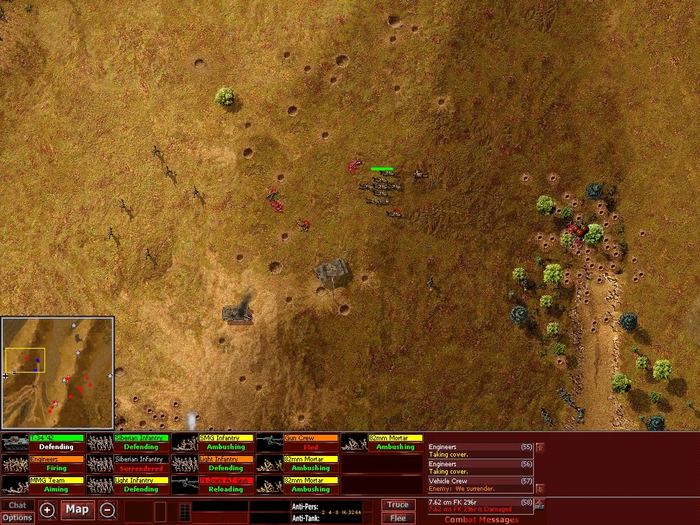The width and height of the screenshot is (700, 525).
Task: Select the surrendered Siberian Infantry unit
Action: [127, 463]
